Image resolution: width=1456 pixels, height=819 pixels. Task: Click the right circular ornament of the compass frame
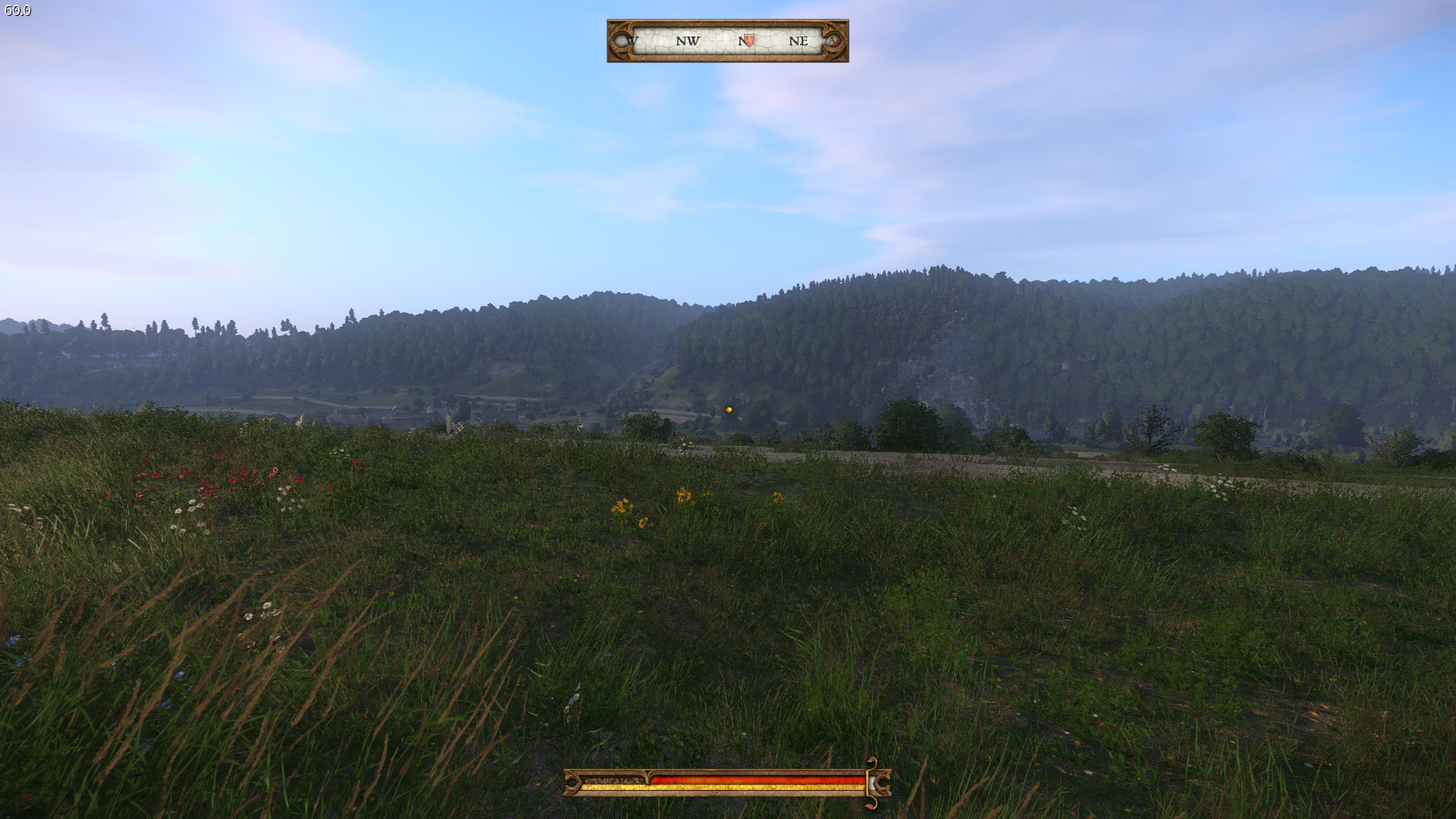coord(834,40)
